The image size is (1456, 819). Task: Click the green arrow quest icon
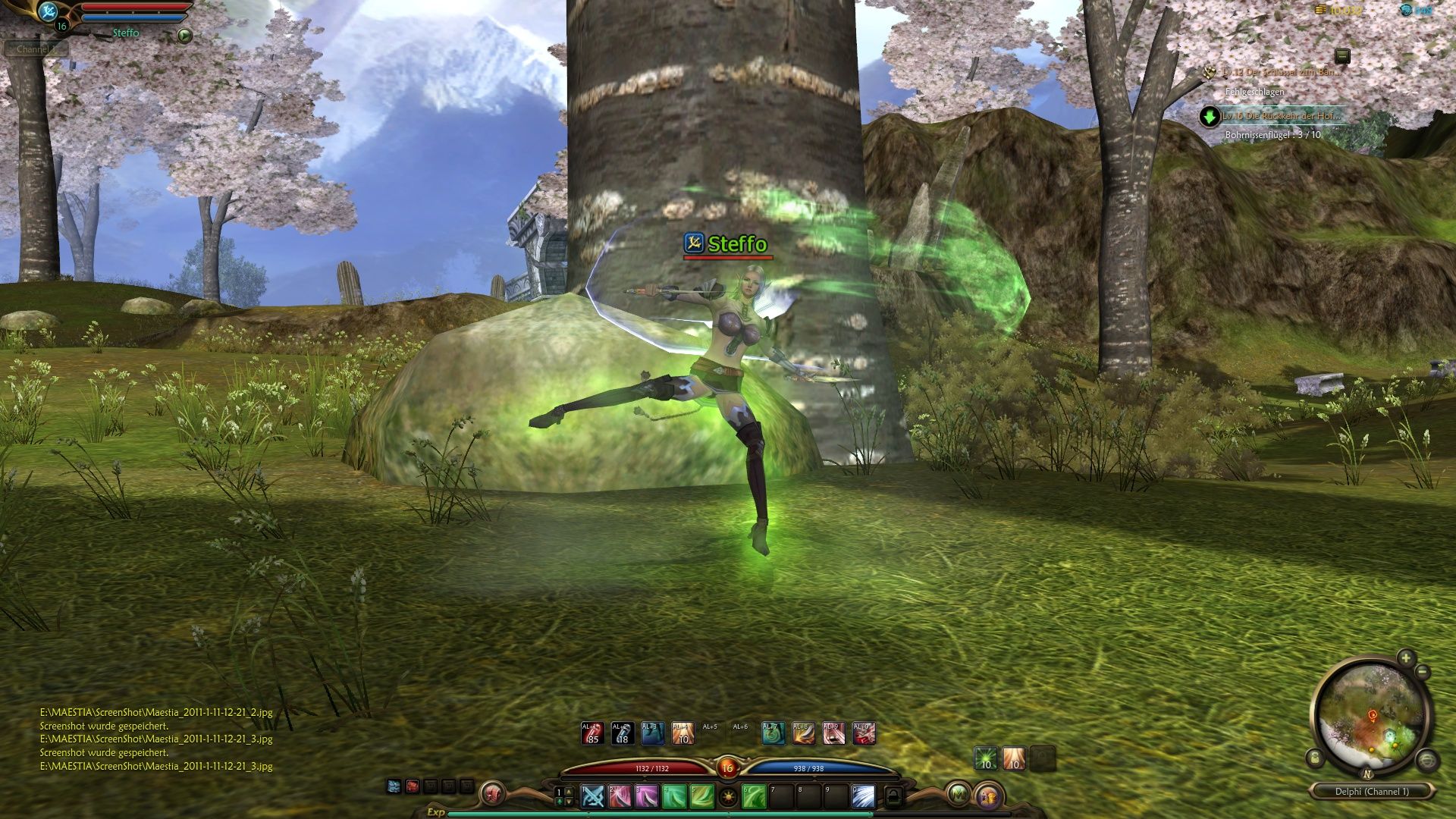tap(1210, 118)
